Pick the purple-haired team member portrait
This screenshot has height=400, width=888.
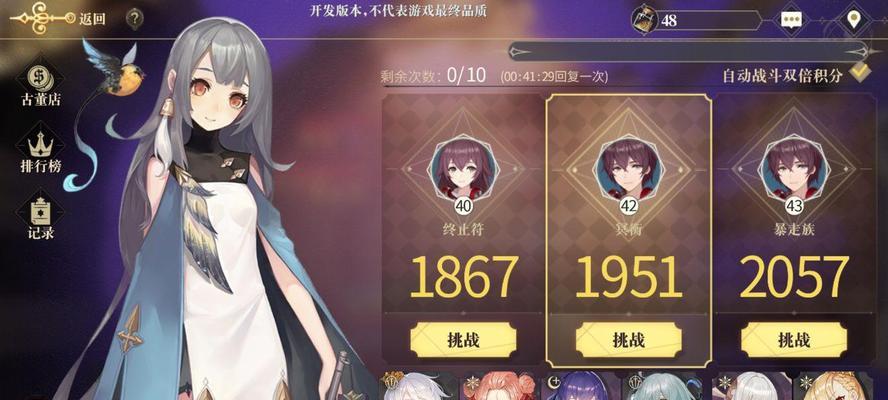tap(582, 388)
